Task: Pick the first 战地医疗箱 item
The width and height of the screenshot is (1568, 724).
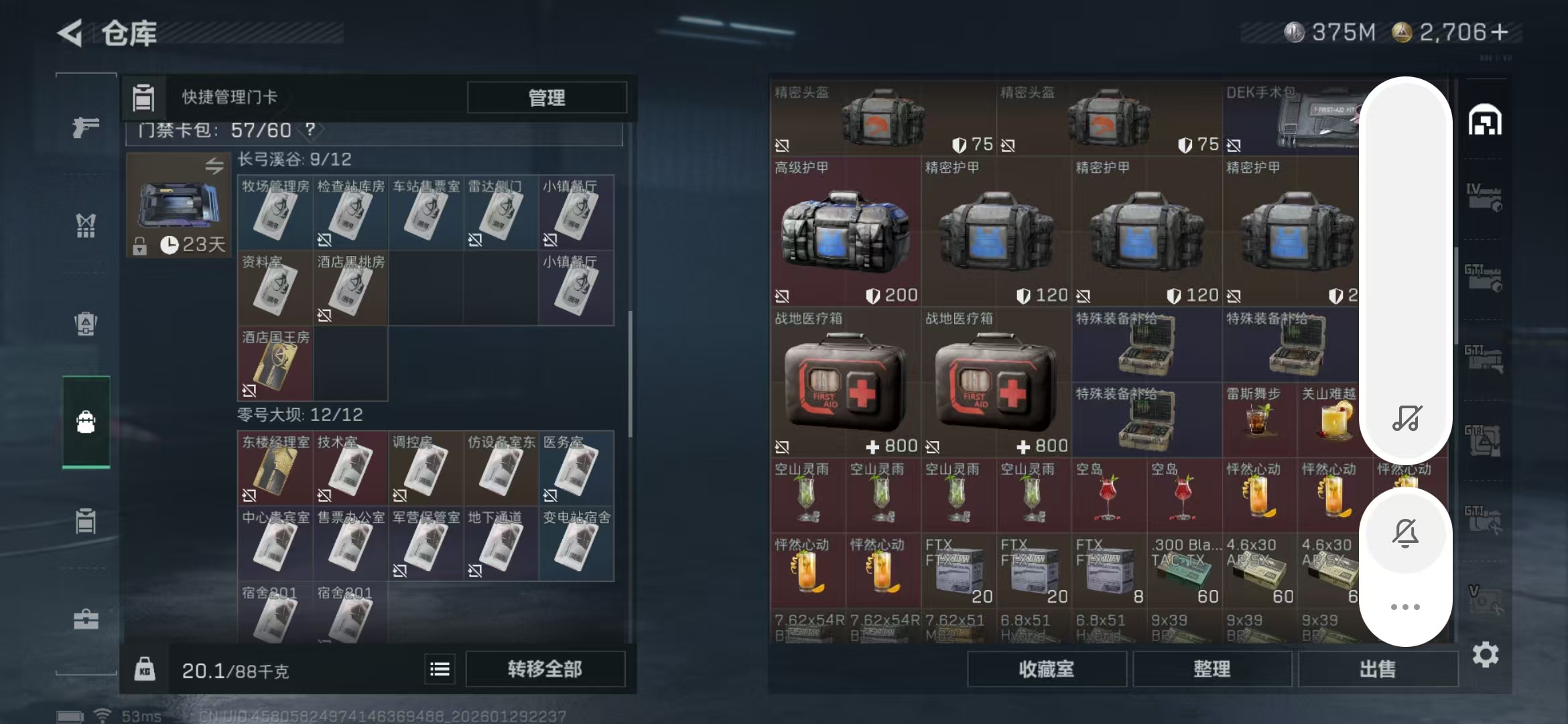Action: click(845, 382)
